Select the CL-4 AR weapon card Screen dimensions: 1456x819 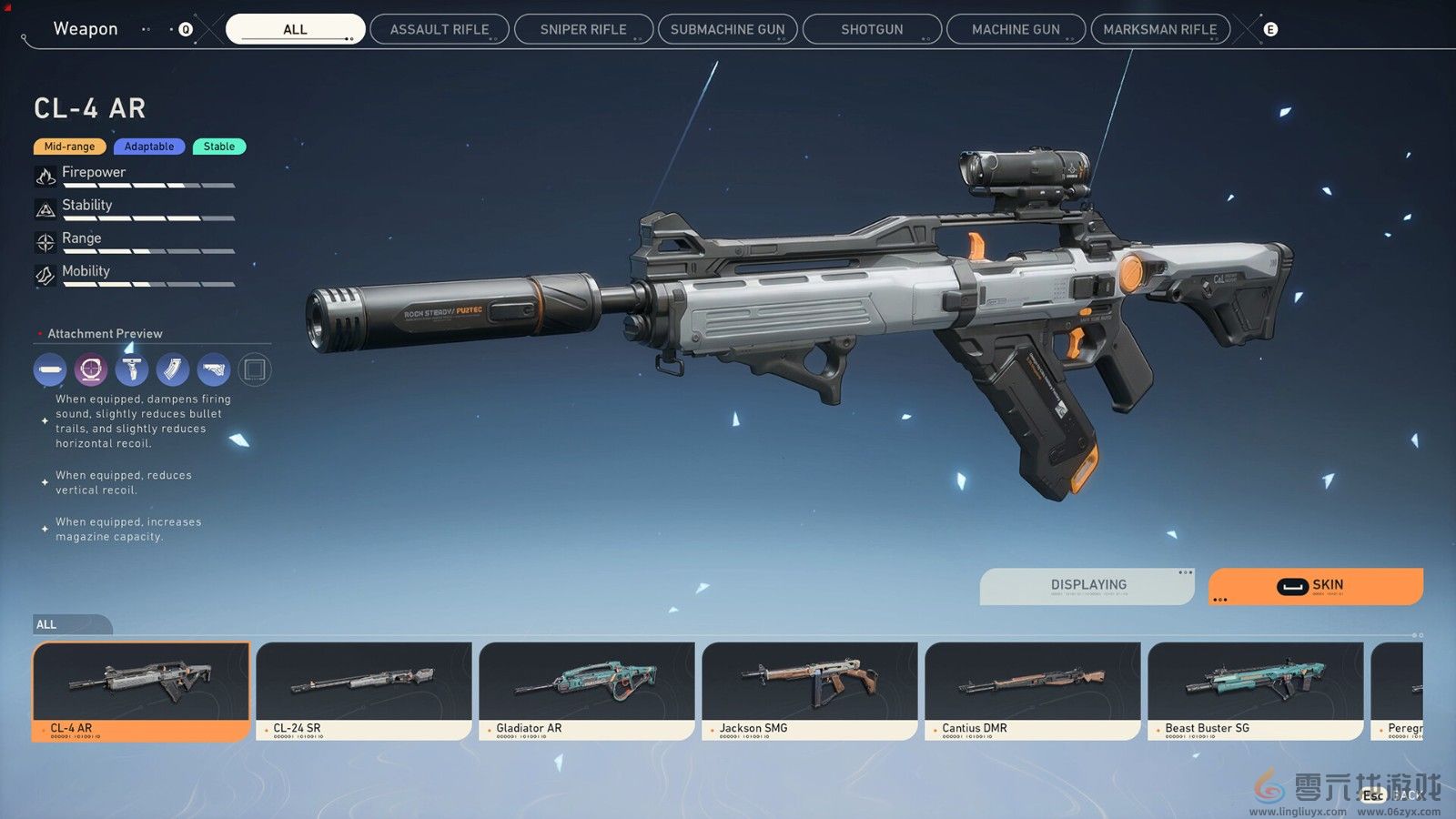coord(141,691)
